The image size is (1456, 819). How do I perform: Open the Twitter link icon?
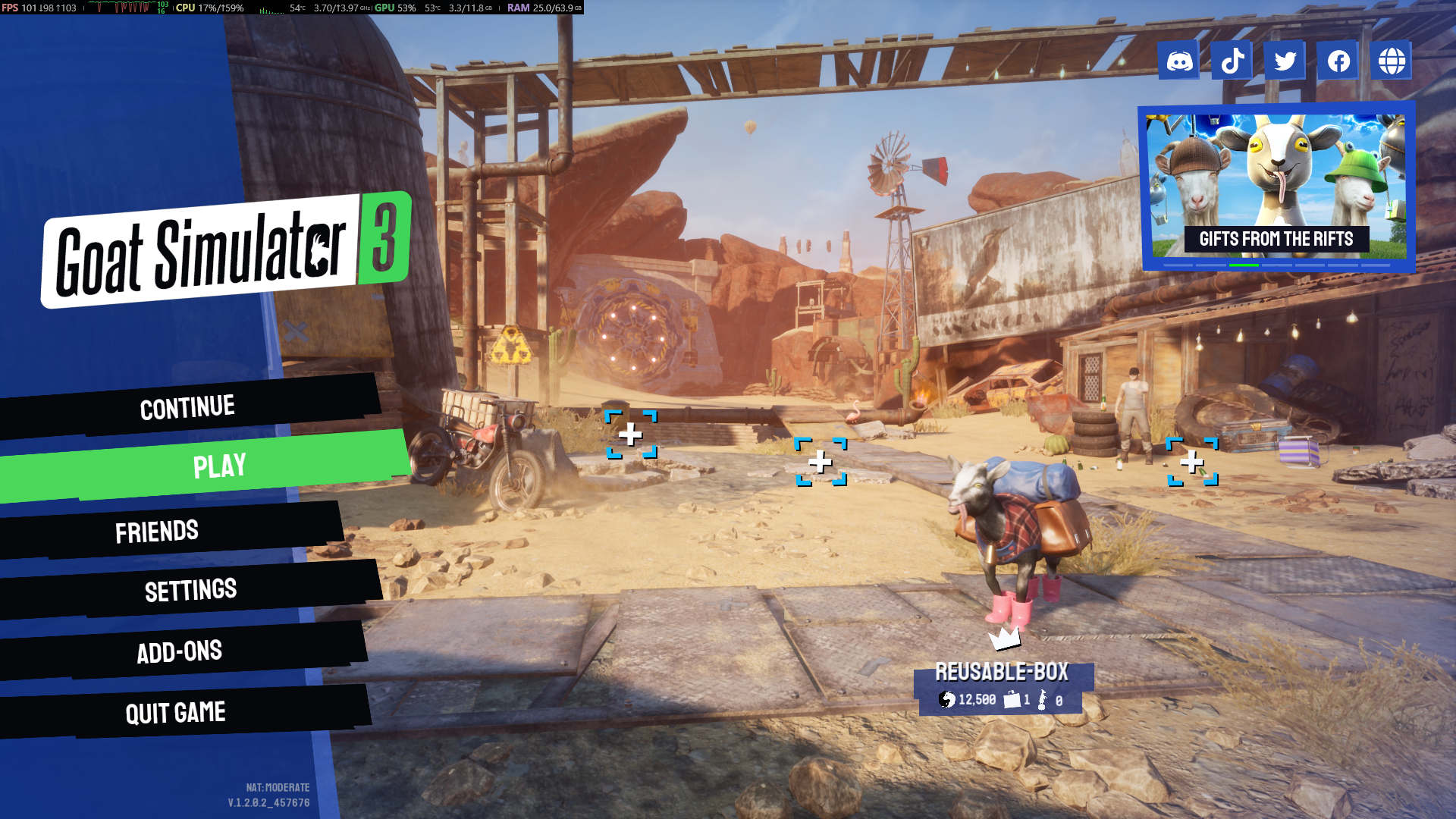click(1285, 61)
